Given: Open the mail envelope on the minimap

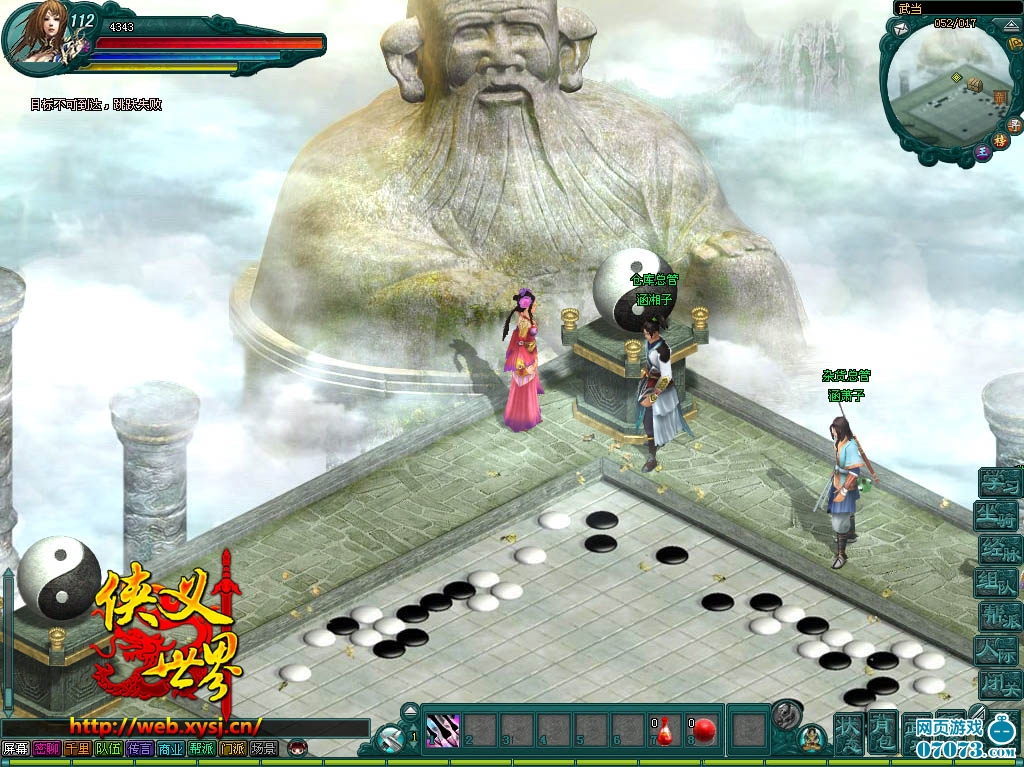Looking at the screenshot, I should click(x=901, y=31).
